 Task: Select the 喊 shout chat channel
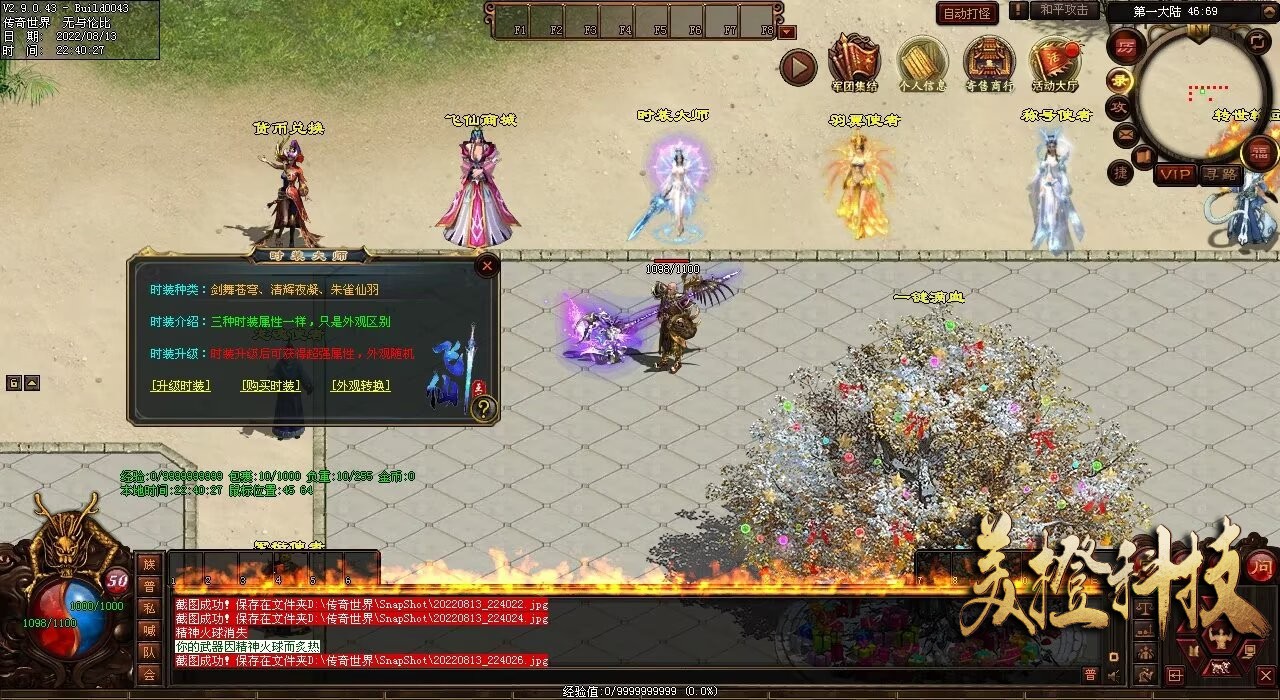(149, 630)
